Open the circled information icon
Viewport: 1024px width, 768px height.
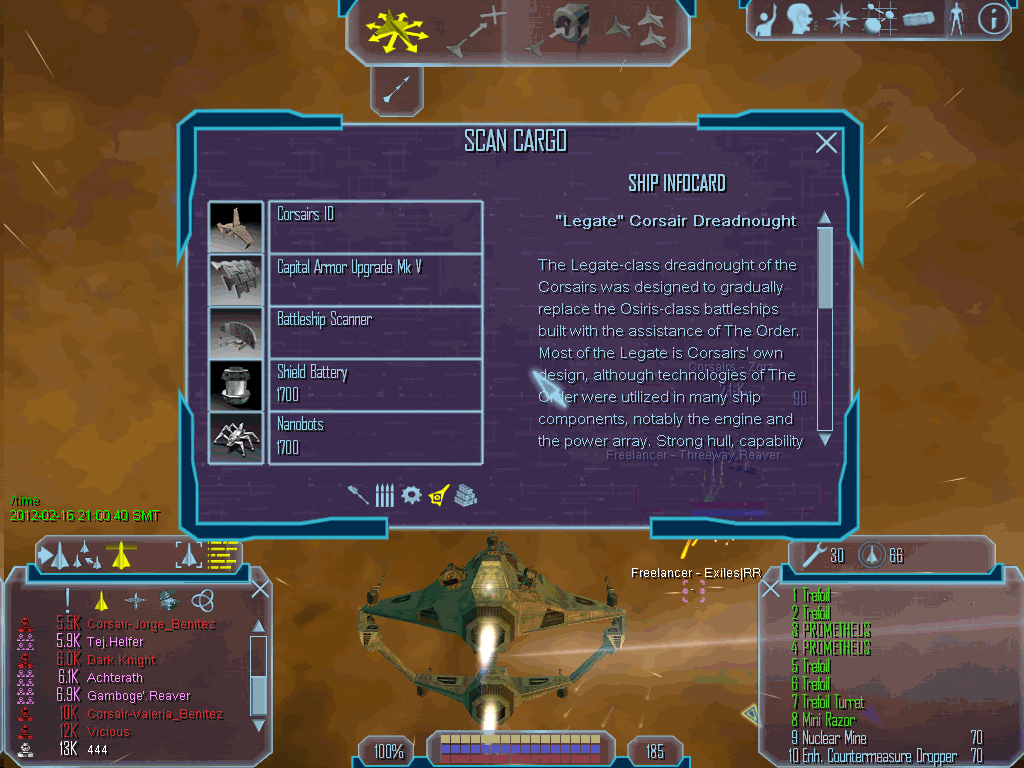pyautogui.click(x=993, y=18)
